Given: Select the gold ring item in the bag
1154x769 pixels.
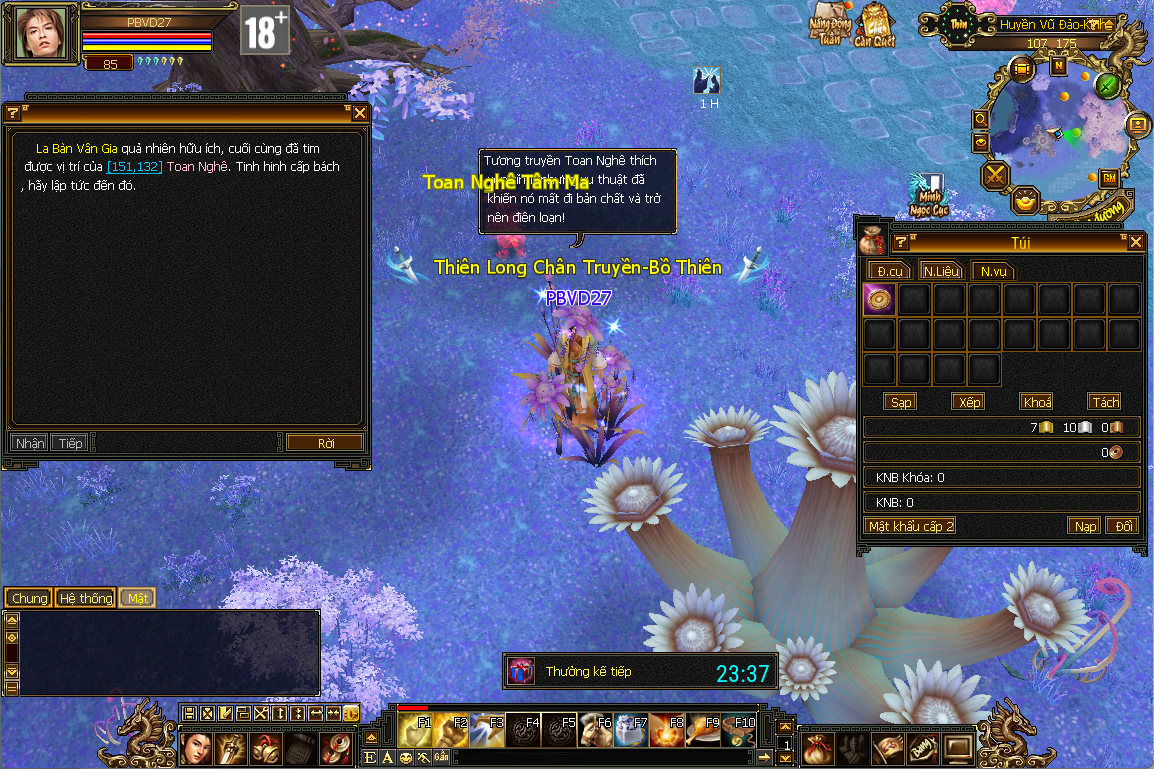Looking at the screenshot, I should coord(879,300).
